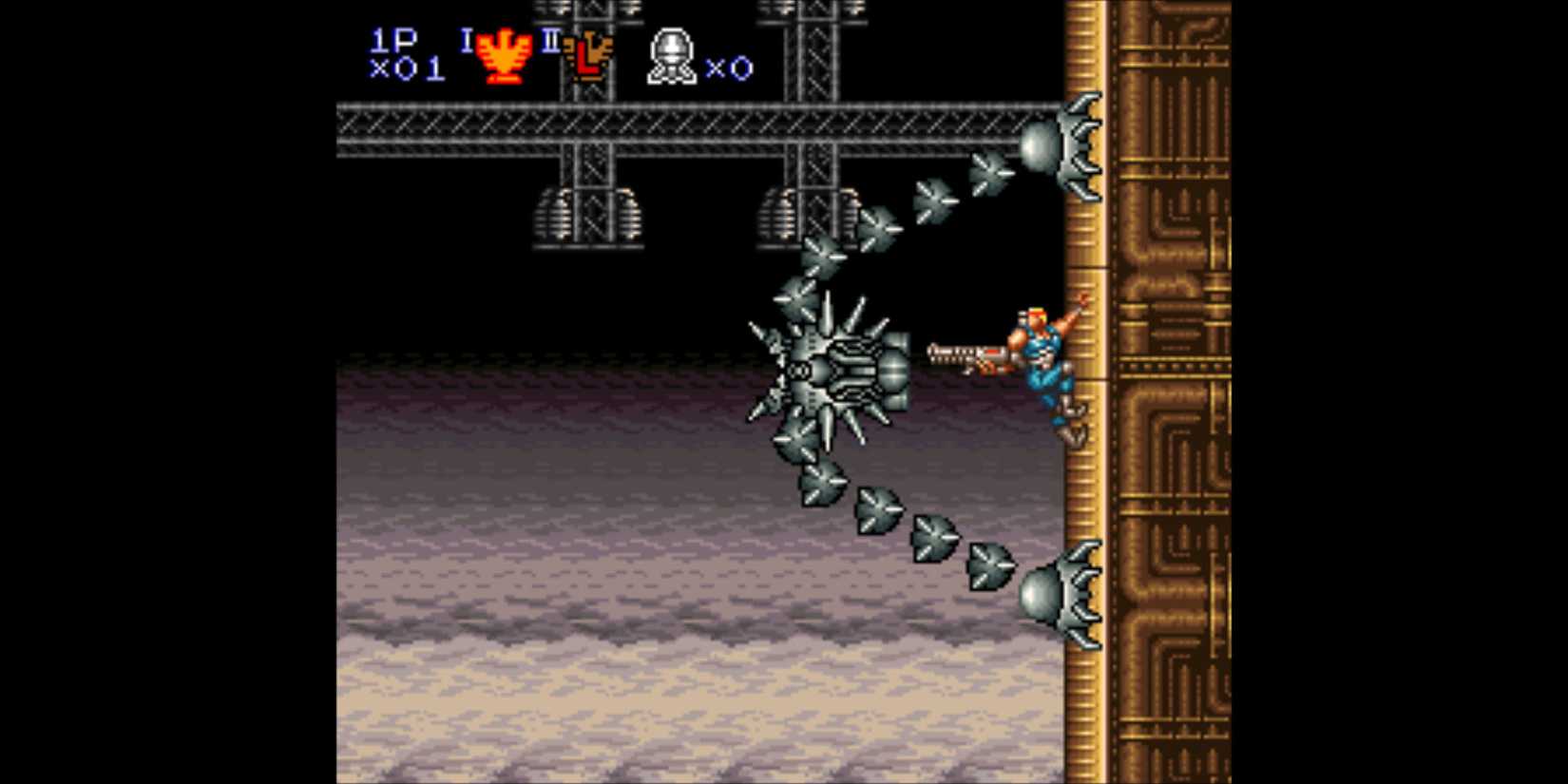1568x784 pixels.
Task: Click the horizontal steel girder beam
Action: (x=665, y=128)
